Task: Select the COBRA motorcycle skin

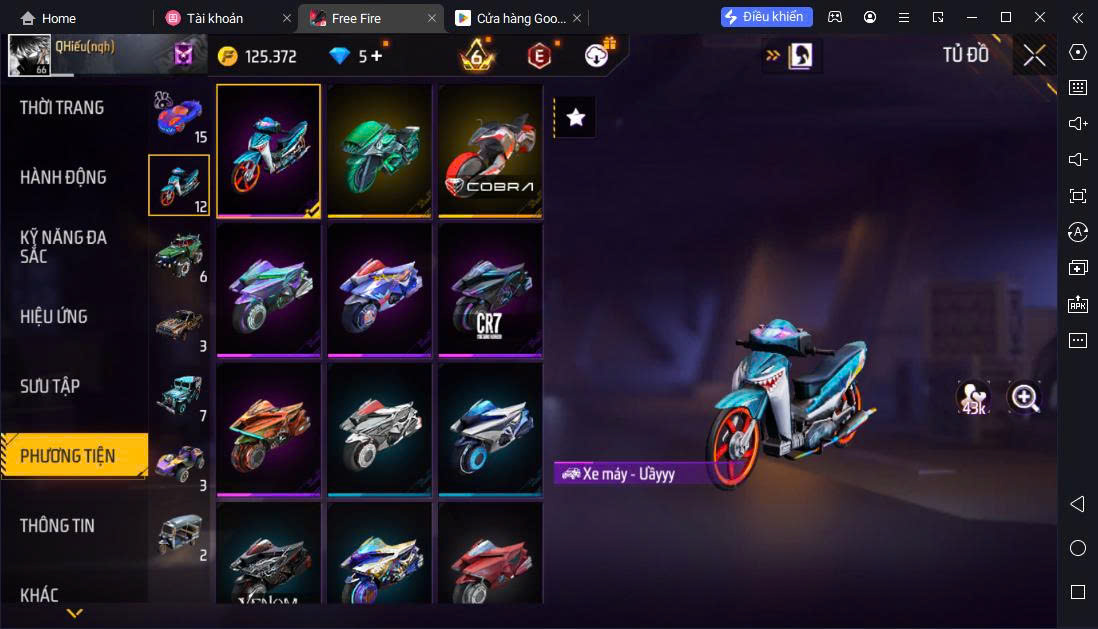Action: point(490,150)
